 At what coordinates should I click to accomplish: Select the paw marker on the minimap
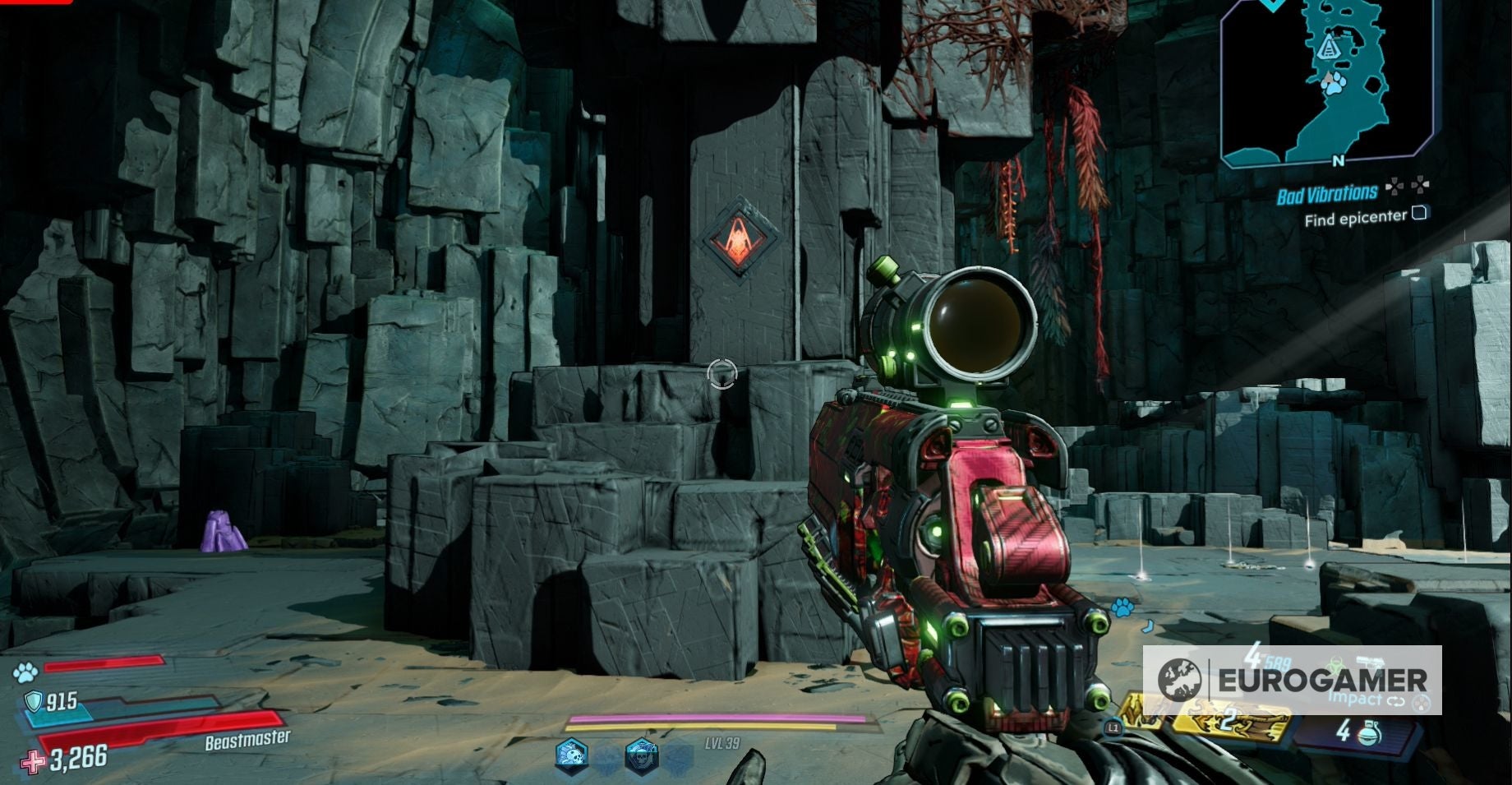(1334, 84)
